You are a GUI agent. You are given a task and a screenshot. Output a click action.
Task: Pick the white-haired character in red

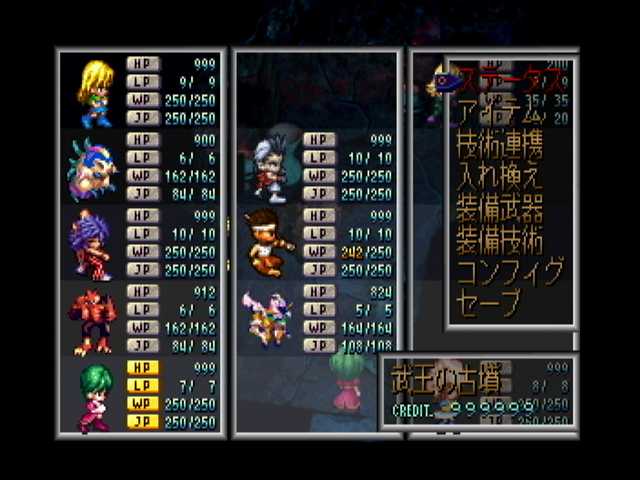(268, 168)
